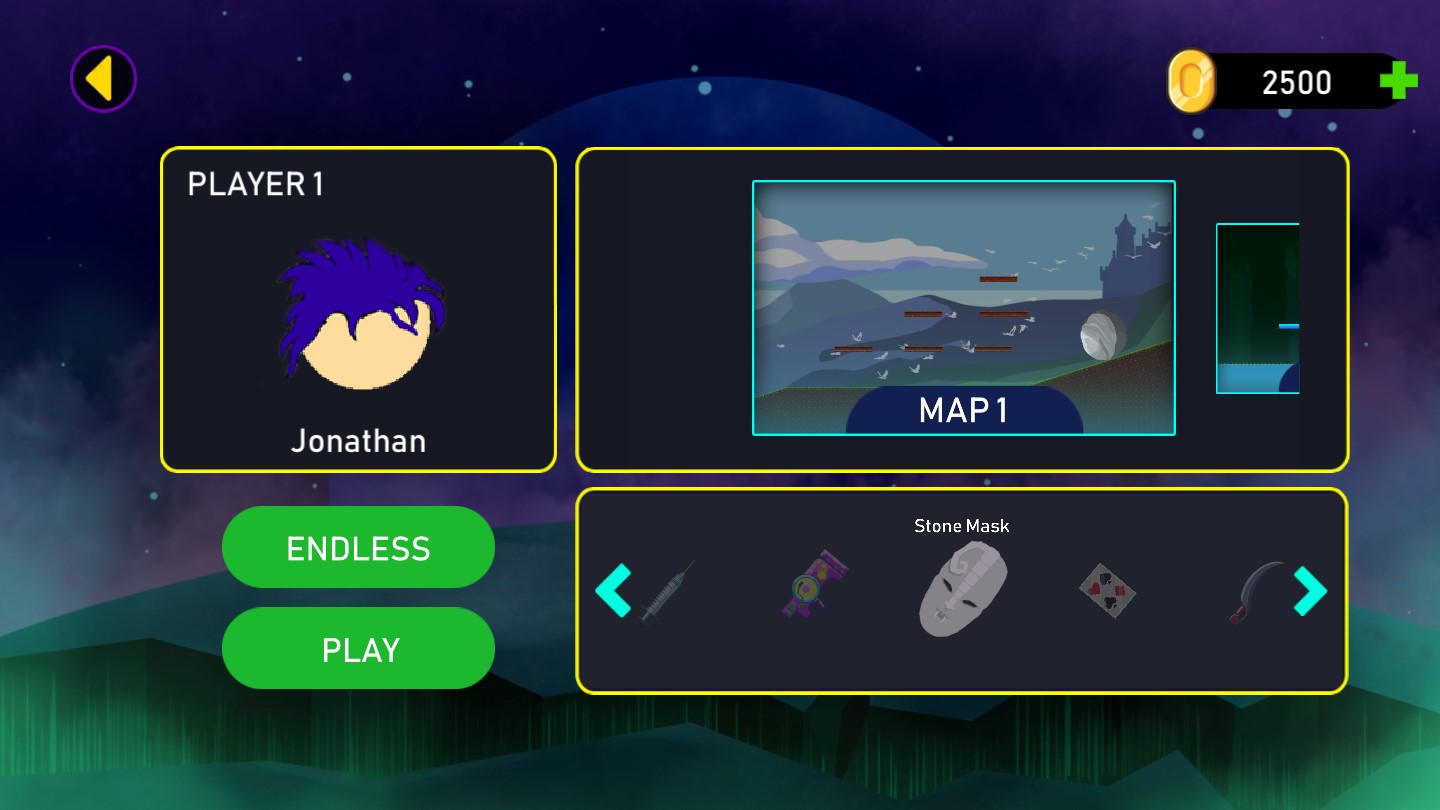Screen dimensions: 1440x810
Task: Select the MAP 1 thumbnail
Action: [x=963, y=308]
